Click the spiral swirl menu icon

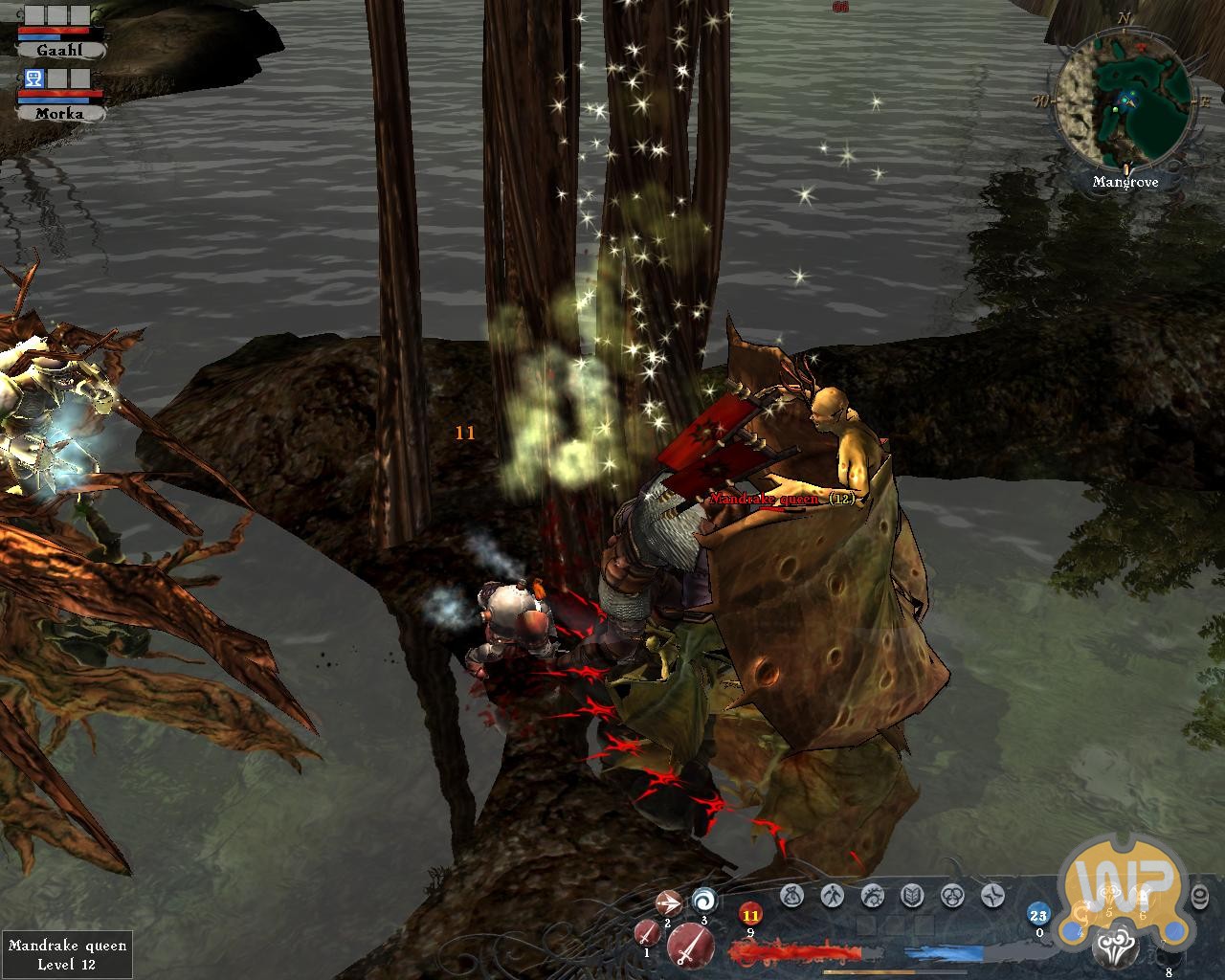coord(871,896)
